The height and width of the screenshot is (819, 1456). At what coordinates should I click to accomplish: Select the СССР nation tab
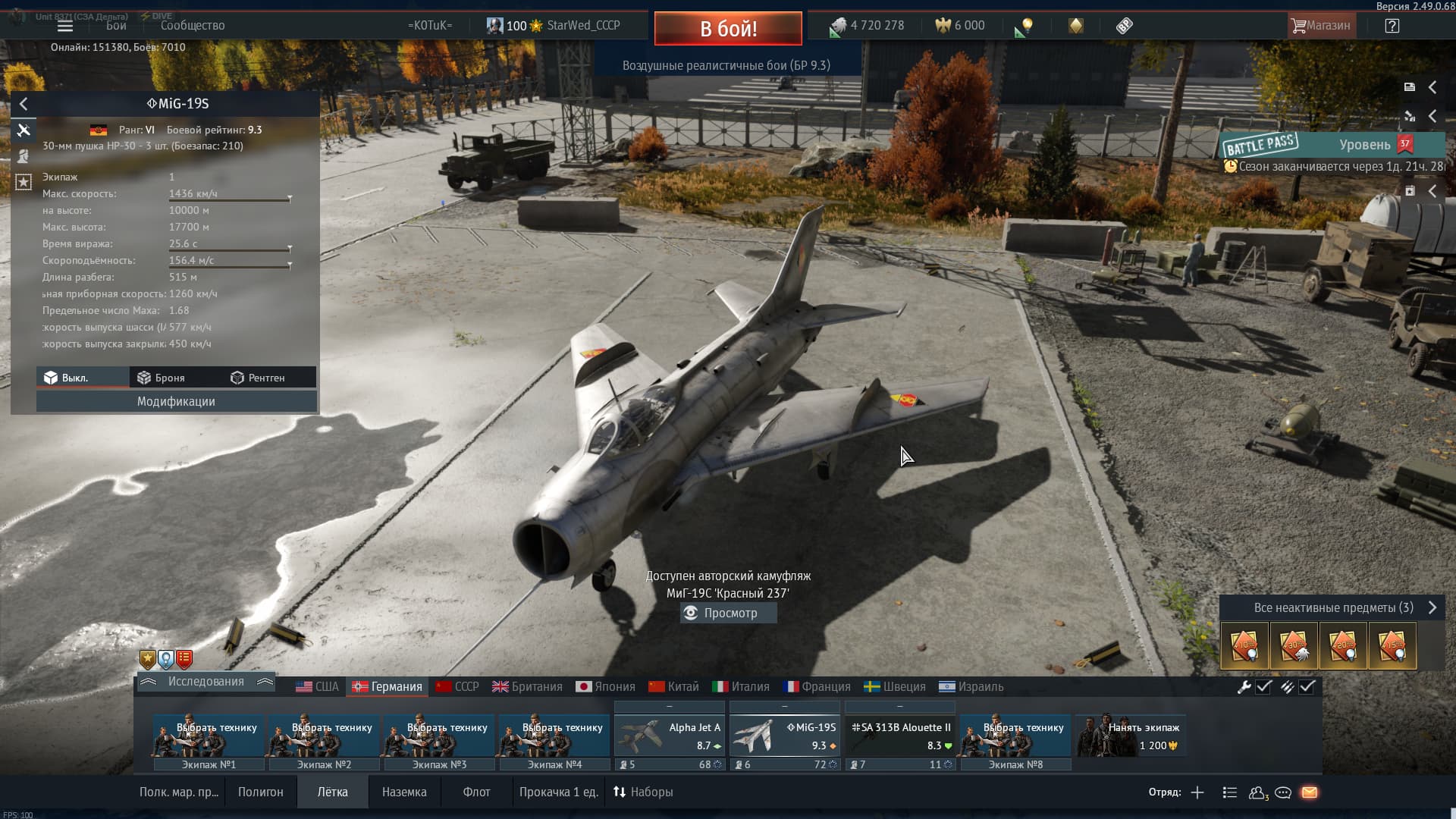click(x=457, y=687)
